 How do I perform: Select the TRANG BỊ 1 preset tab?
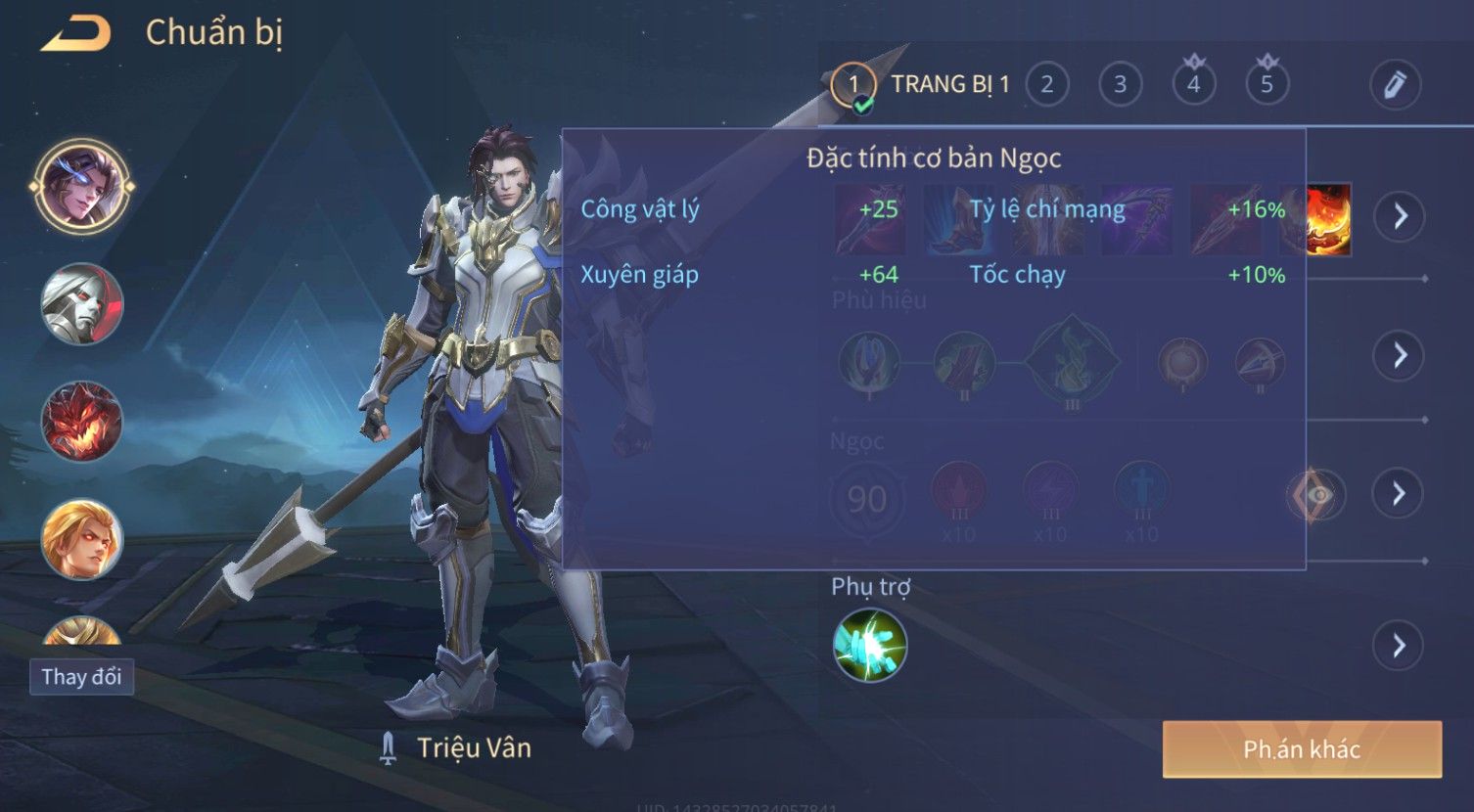(x=920, y=85)
